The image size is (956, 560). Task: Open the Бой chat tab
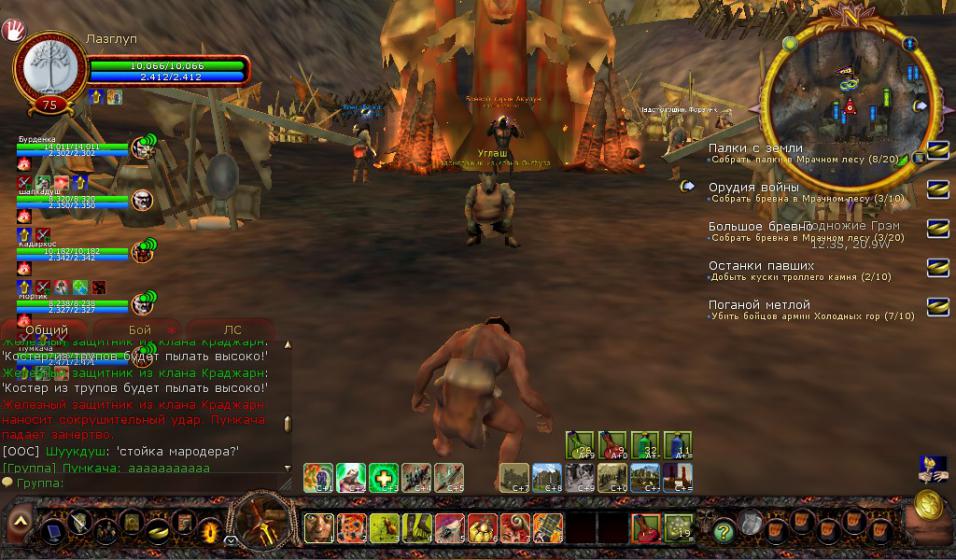point(140,330)
